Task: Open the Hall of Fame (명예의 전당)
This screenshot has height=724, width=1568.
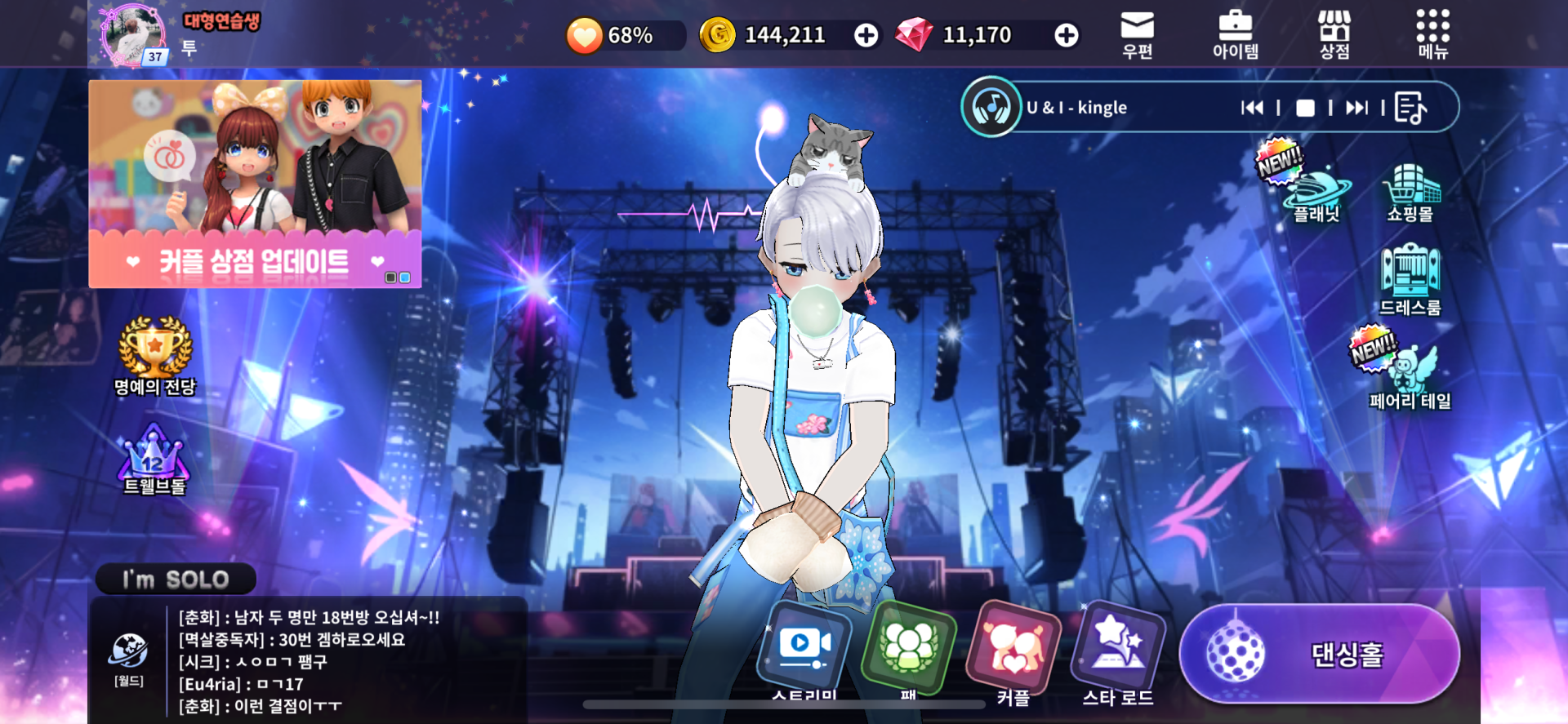Action: point(155,356)
